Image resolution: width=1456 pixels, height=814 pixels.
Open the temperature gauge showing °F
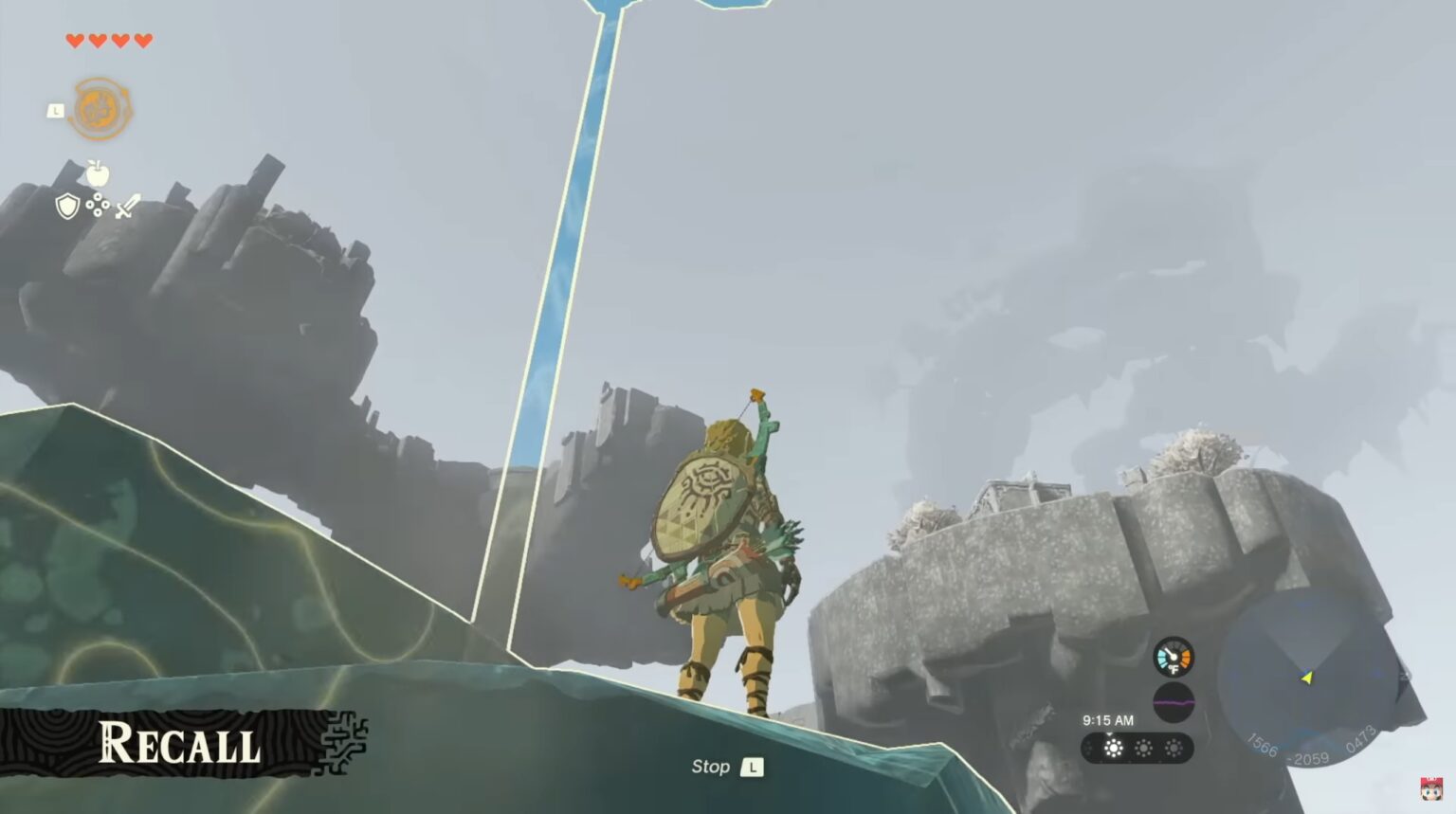[1174, 656]
